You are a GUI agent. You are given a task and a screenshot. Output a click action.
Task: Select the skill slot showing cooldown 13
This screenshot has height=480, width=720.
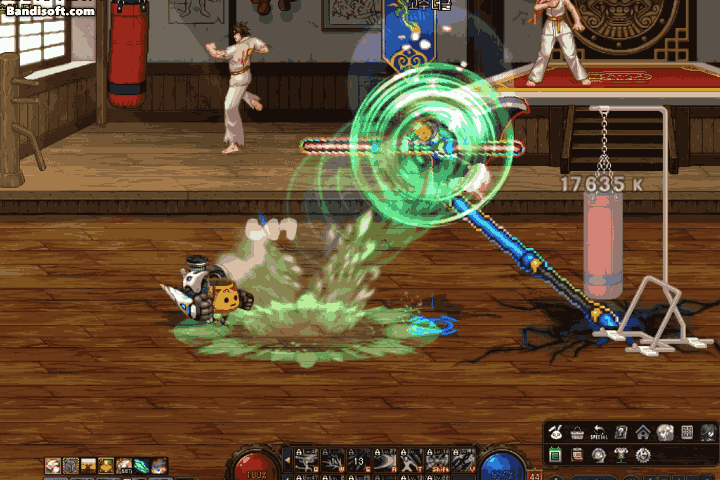pos(358,460)
